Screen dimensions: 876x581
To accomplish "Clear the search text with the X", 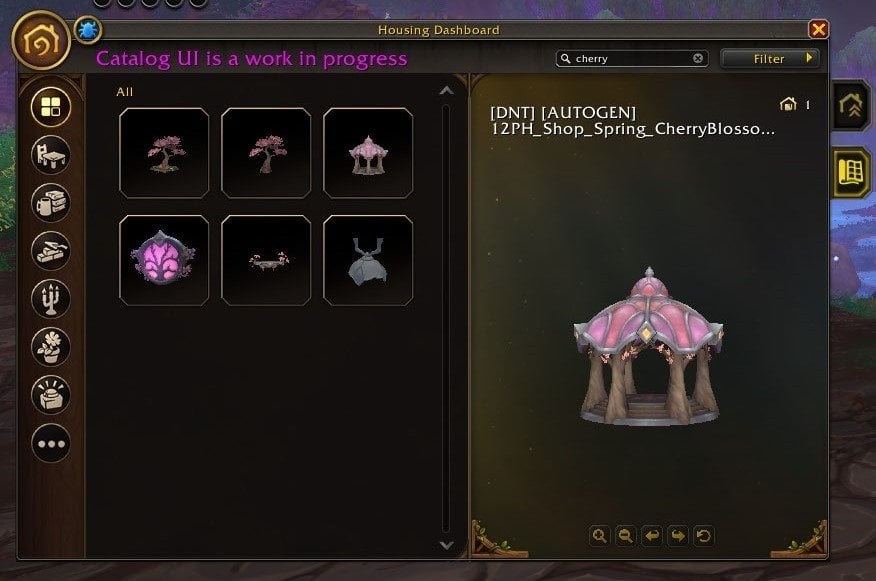I will 698,59.
